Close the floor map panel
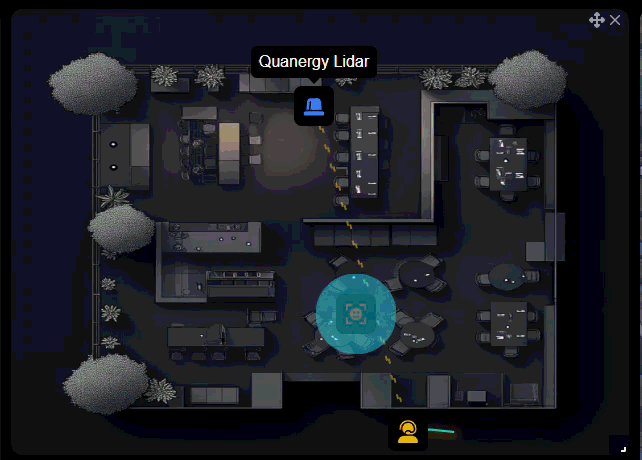The height and width of the screenshot is (460, 642). 615,20
